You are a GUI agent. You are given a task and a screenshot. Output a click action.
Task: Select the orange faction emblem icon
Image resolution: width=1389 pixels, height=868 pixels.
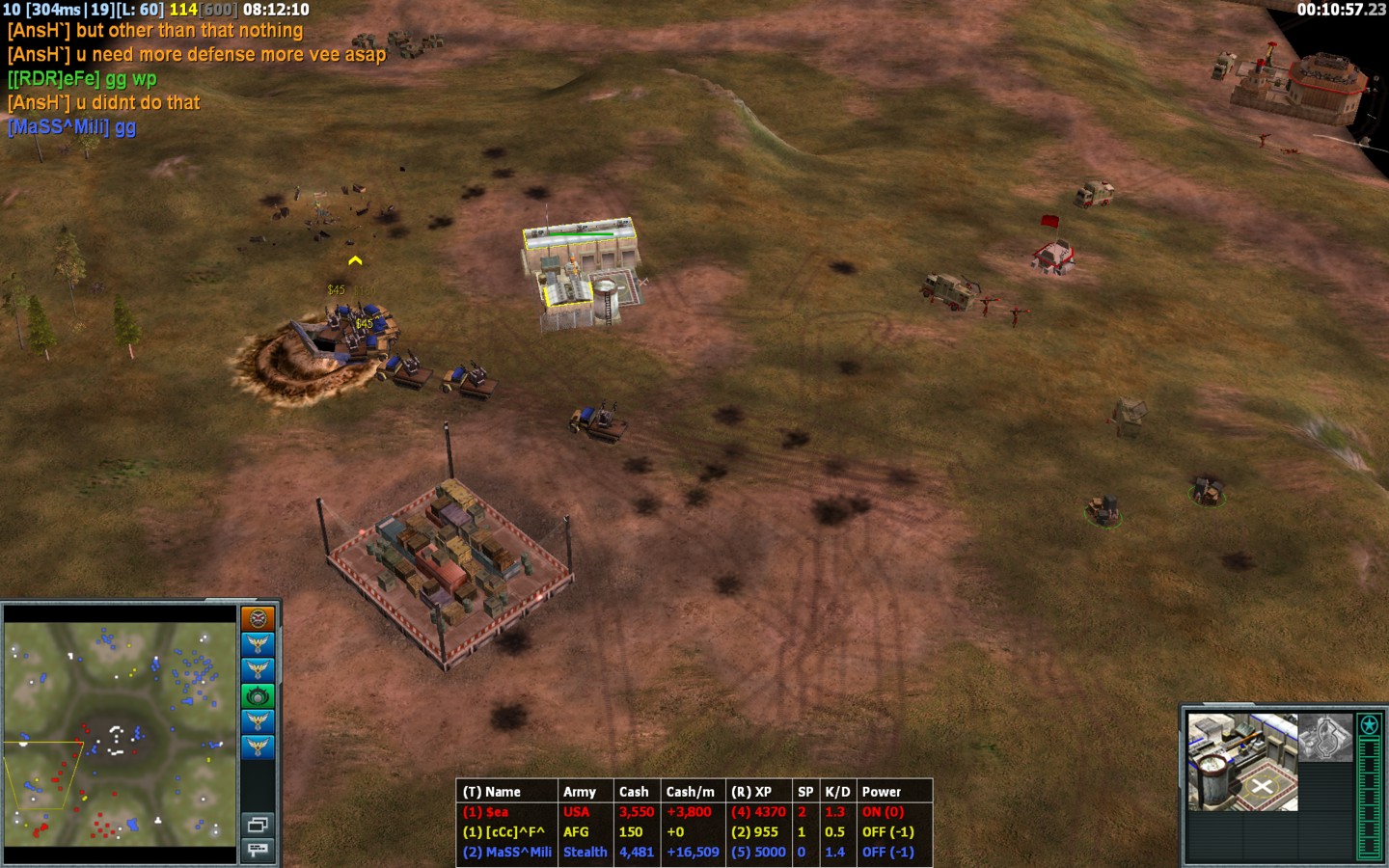click(x=258, y=618)
